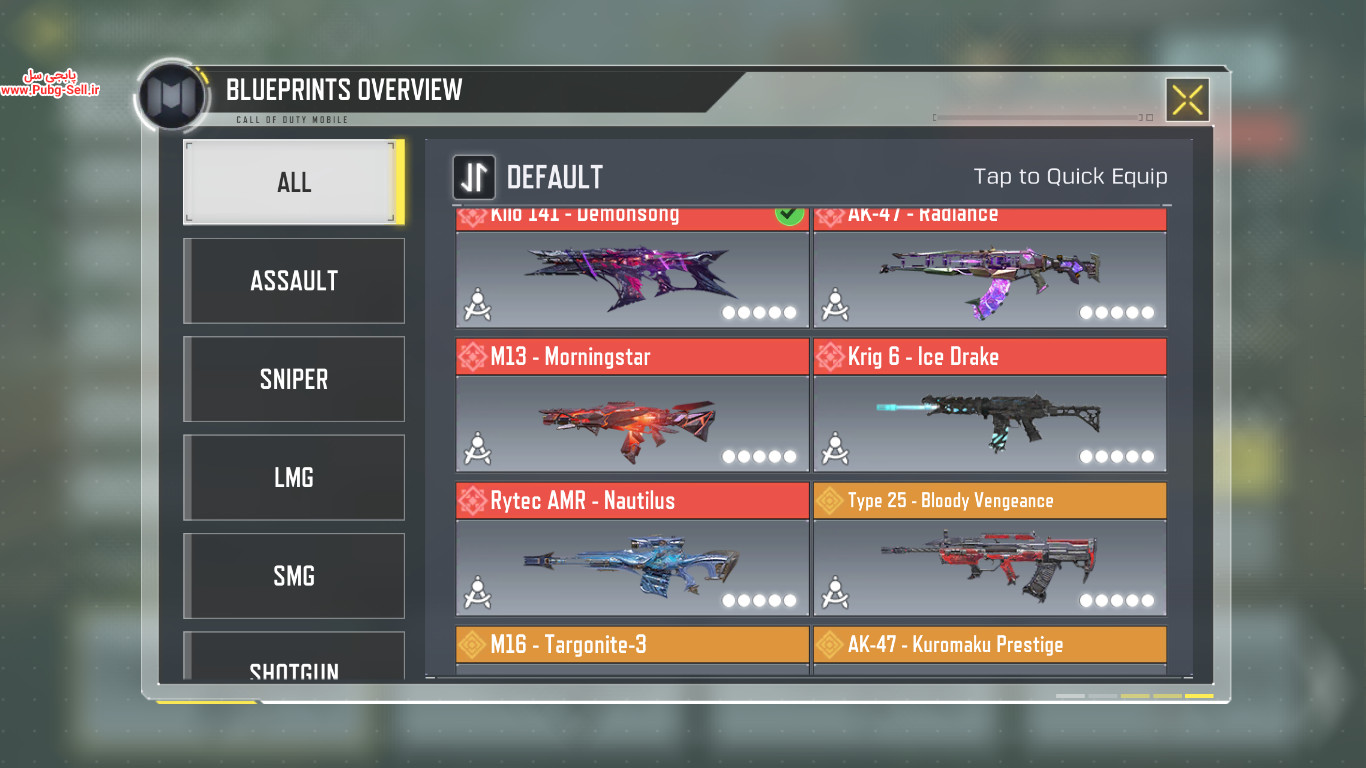
Task: Close the Blueprints Overview window
Action: [x=1187, y=100]
